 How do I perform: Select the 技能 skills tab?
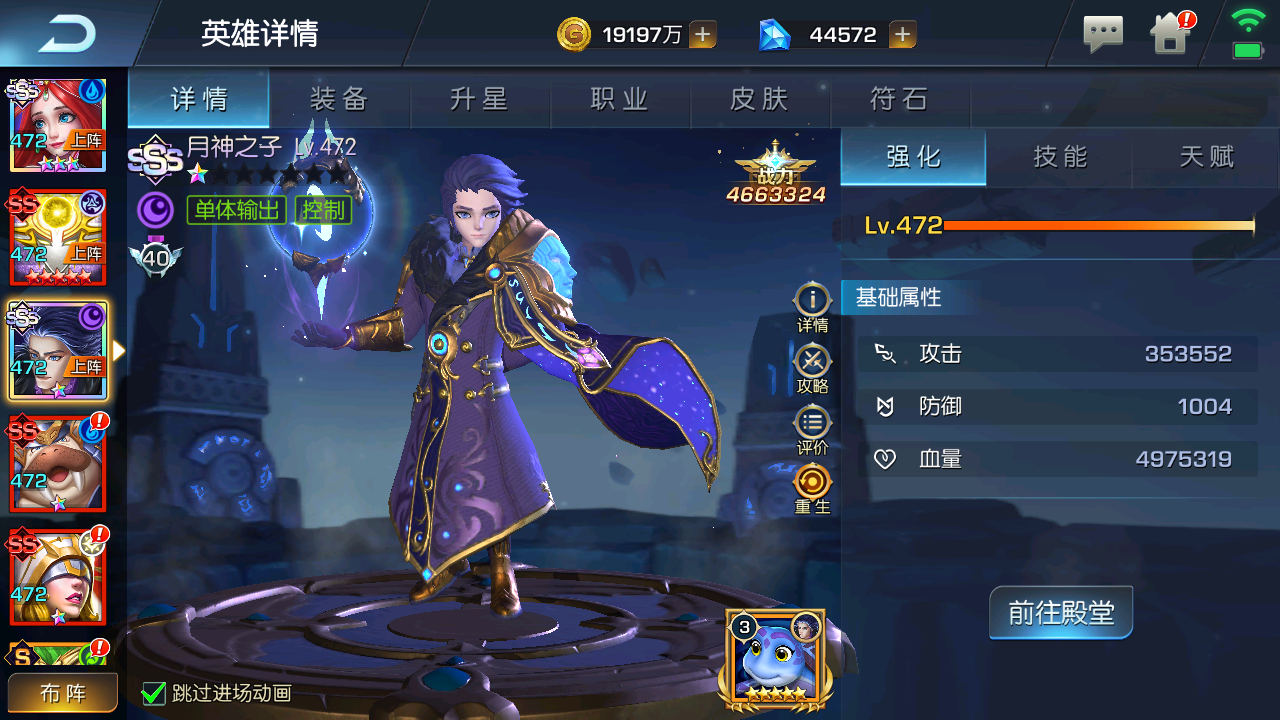tap(1060, 157)
